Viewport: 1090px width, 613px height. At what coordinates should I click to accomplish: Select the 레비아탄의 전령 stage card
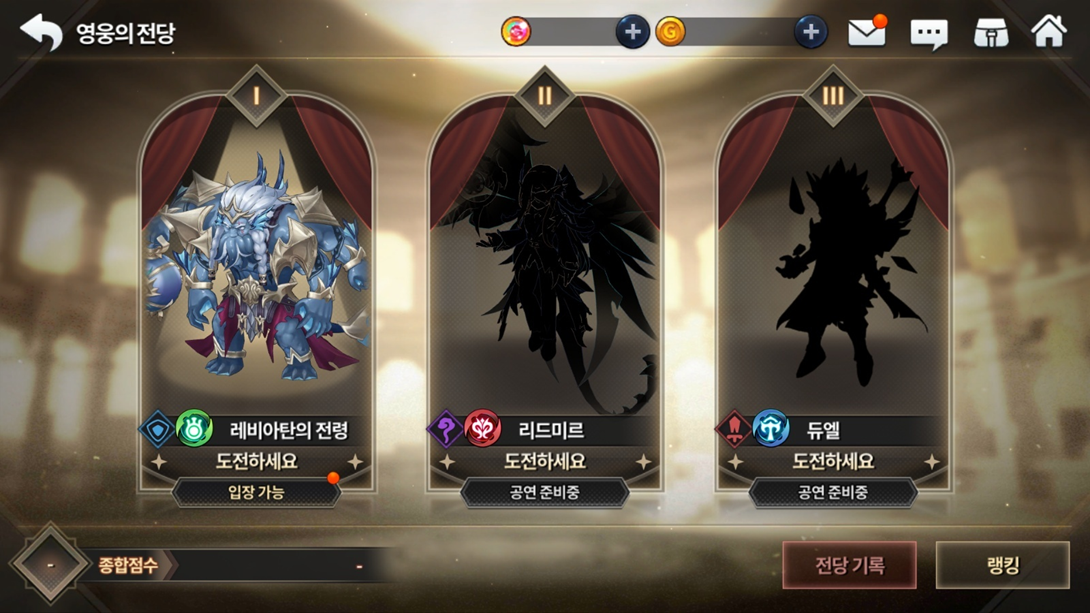coord(257,280)
